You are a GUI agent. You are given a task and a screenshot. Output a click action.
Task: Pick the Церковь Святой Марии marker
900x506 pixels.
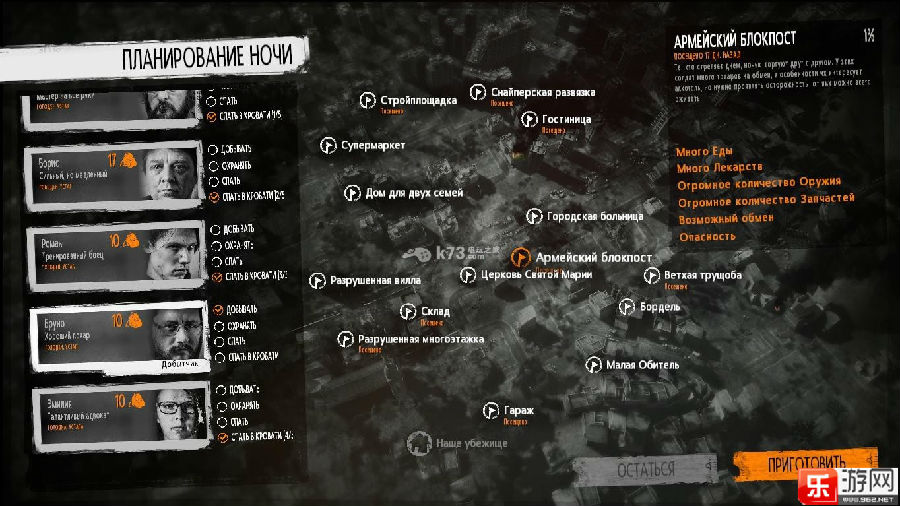pyautogui.click(x=468, y=275)
